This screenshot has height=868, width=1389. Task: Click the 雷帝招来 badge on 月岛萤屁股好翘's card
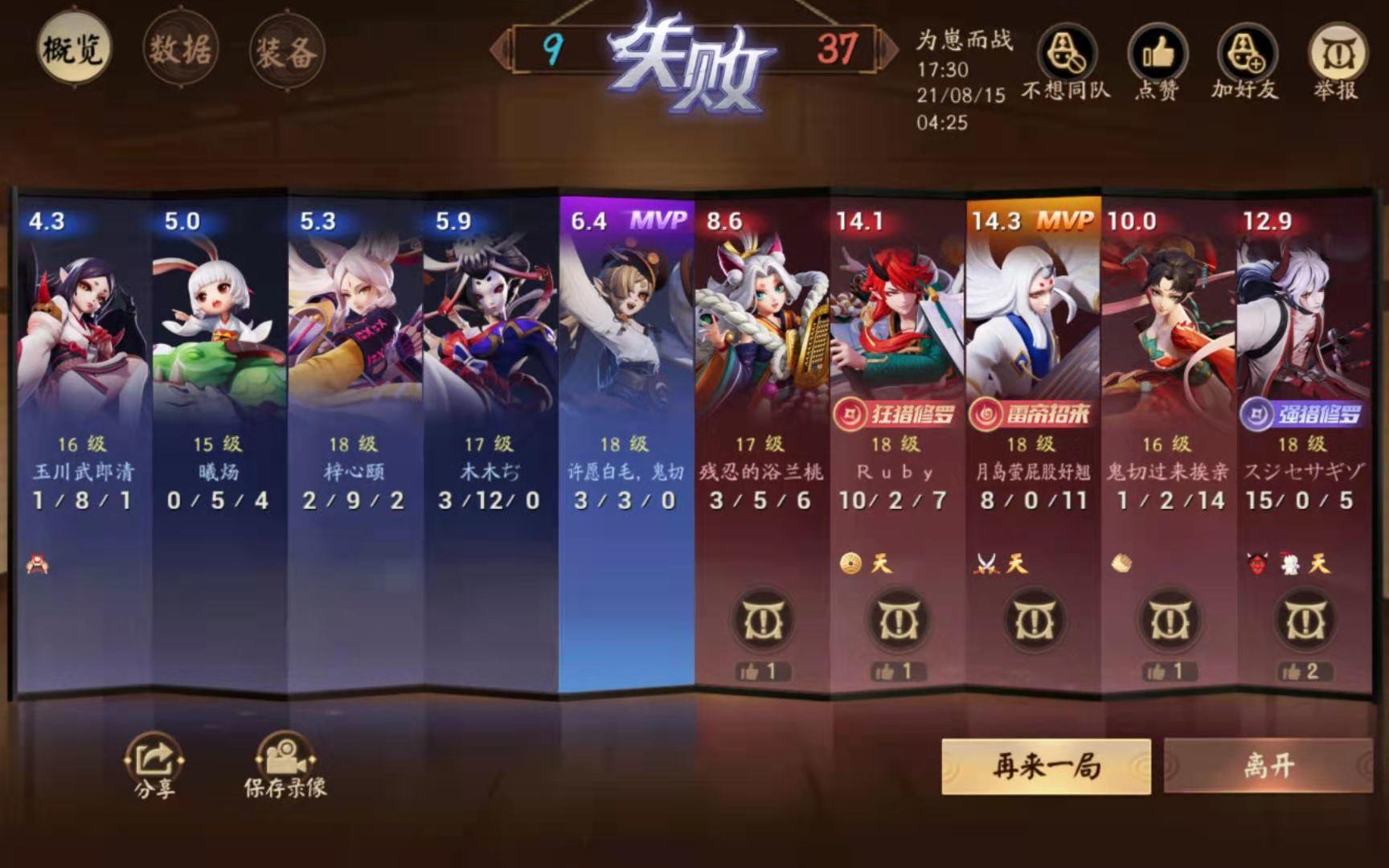pyautogui.click(x=1031, y=411)
